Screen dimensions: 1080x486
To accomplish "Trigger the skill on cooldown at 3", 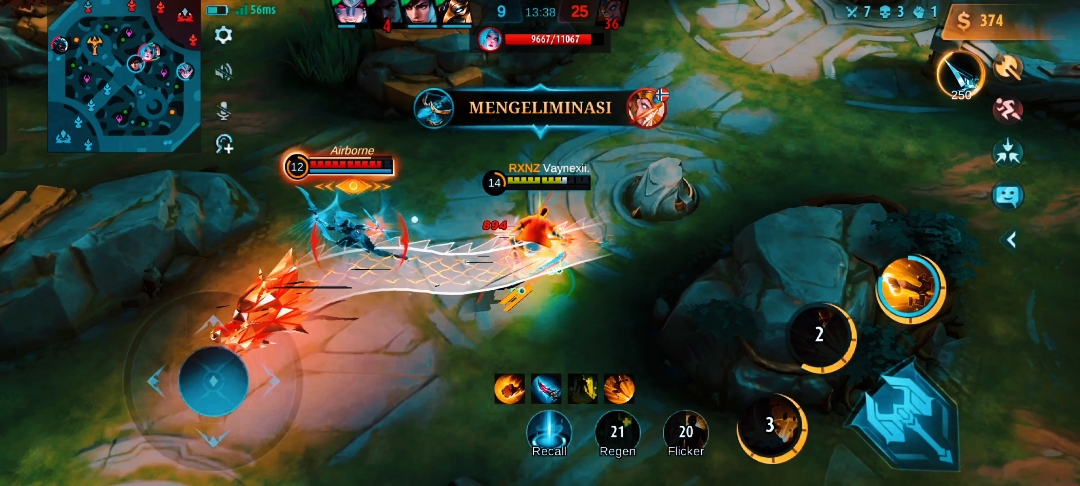I will pyautogui.click(x=771, y=425).
